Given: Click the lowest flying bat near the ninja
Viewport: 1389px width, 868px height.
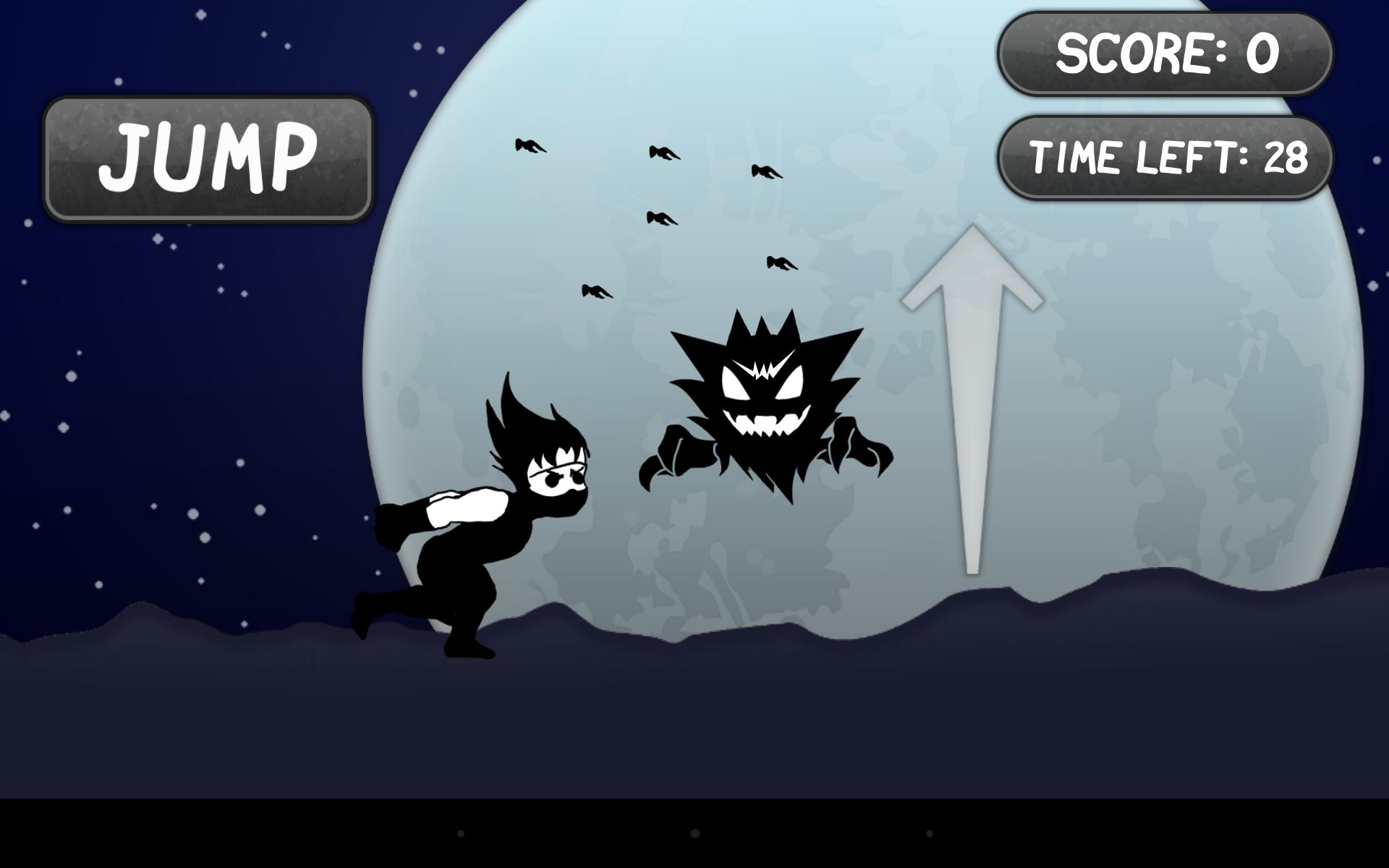Looking at the screenshot, I should pos(595,289).
